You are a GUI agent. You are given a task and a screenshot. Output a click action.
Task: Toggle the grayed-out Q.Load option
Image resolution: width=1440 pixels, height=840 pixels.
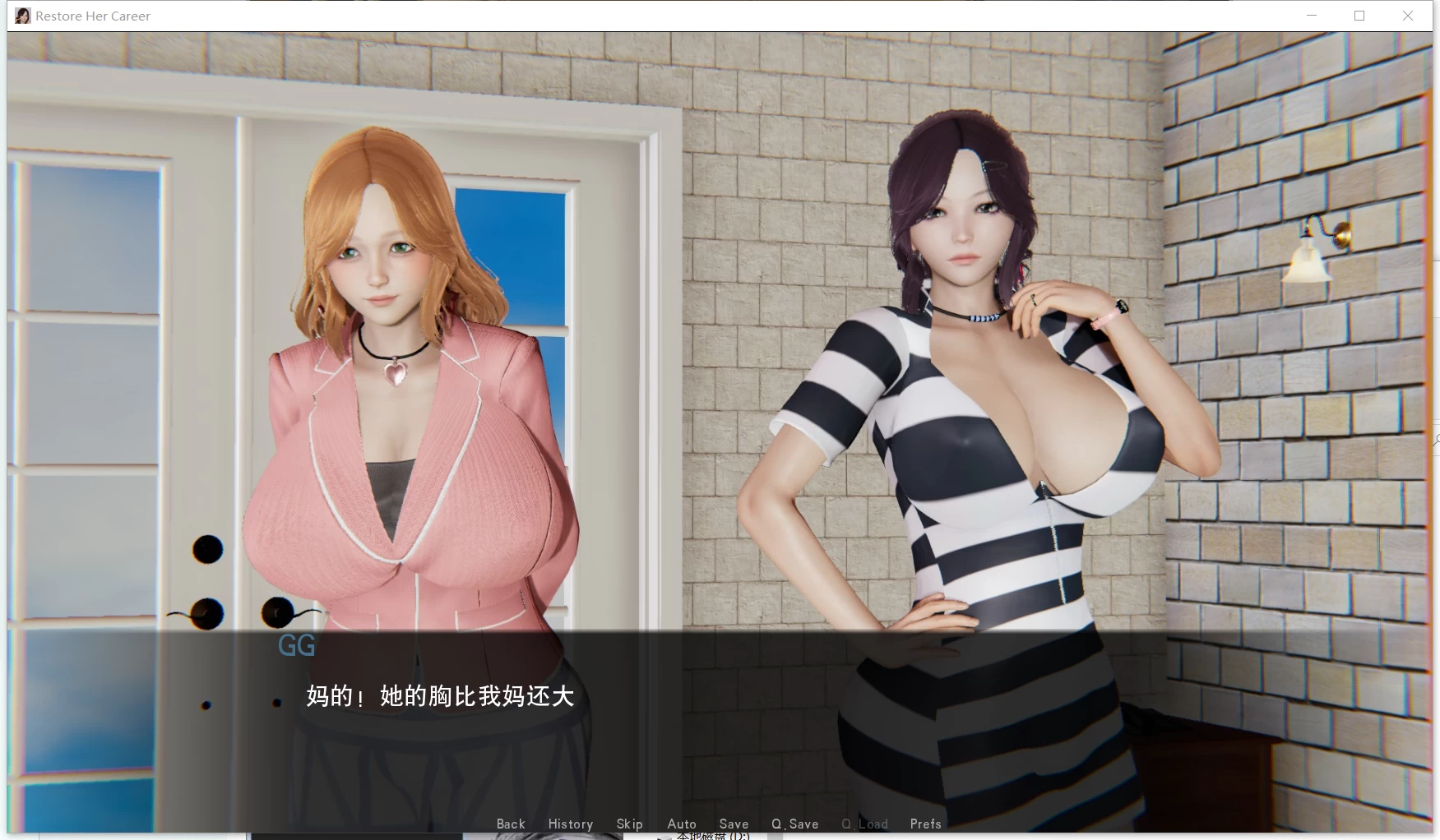coord(864,824)
